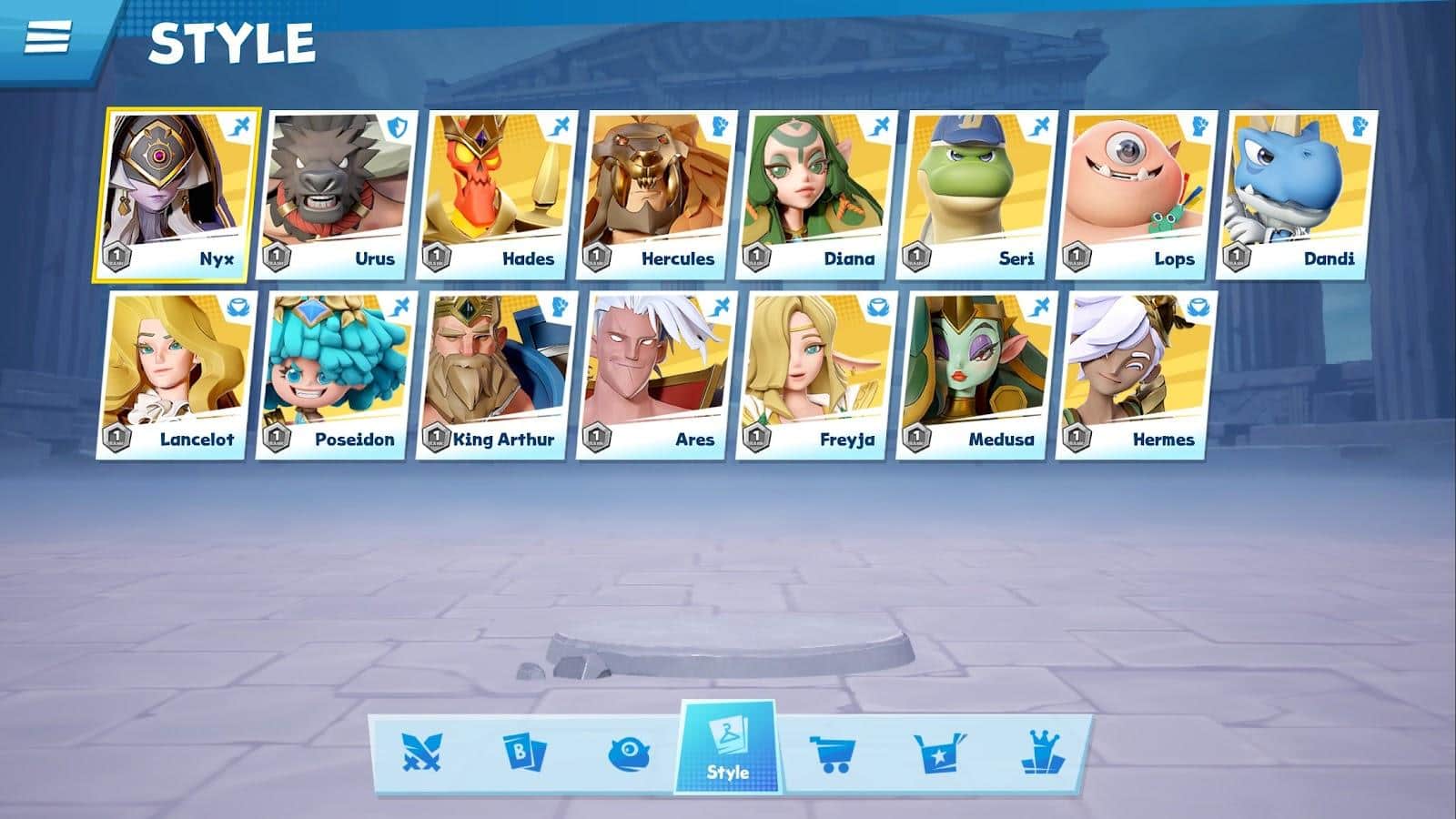Open the crossed swords battle tab
The height and width of the screenshot is (819, 1456).
tap(421, 753)
